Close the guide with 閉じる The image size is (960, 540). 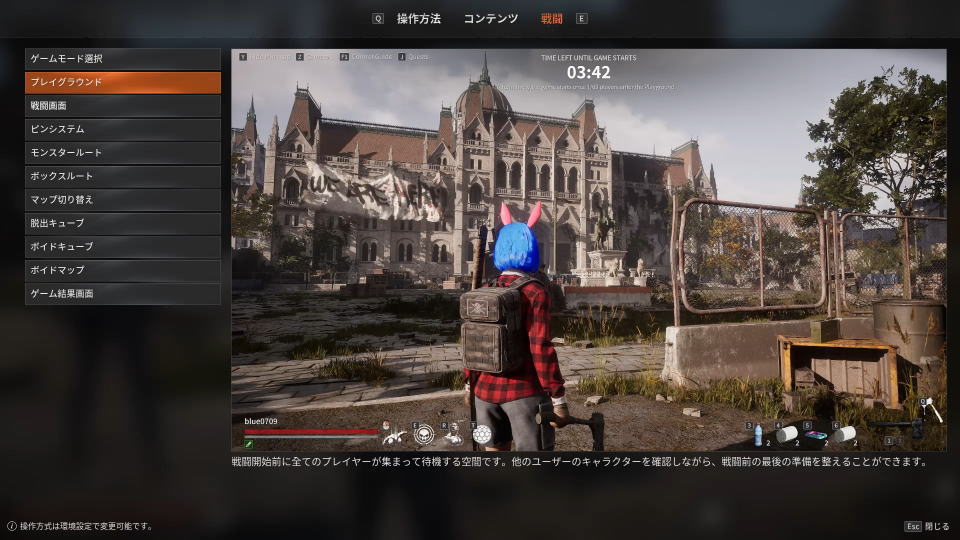pyautogui.click(x=929, y=526)
